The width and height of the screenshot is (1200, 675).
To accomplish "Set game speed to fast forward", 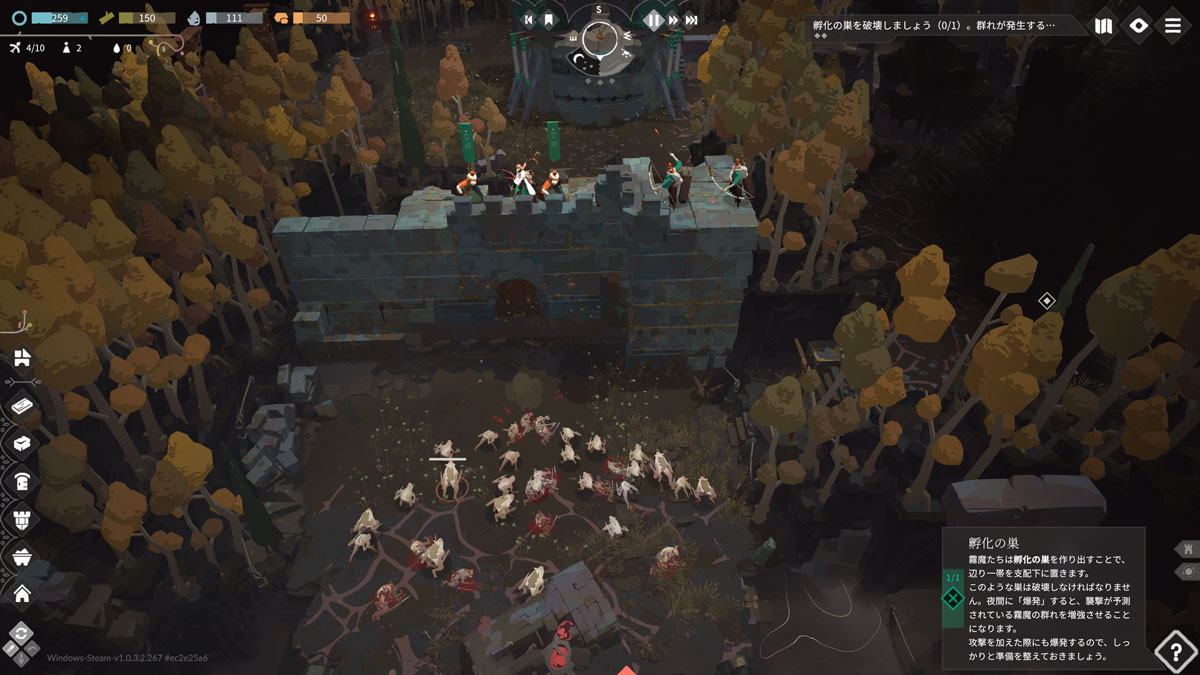I will (x=674, y=19).
